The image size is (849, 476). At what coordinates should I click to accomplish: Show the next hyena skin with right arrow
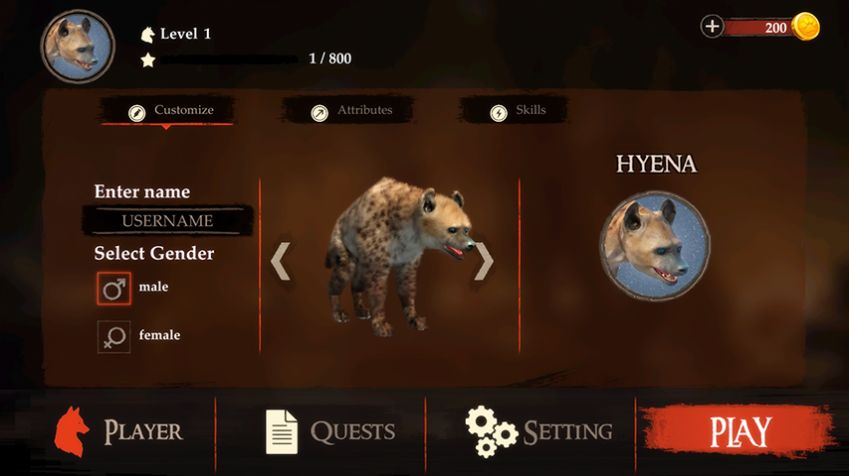(x=484, y=261)
